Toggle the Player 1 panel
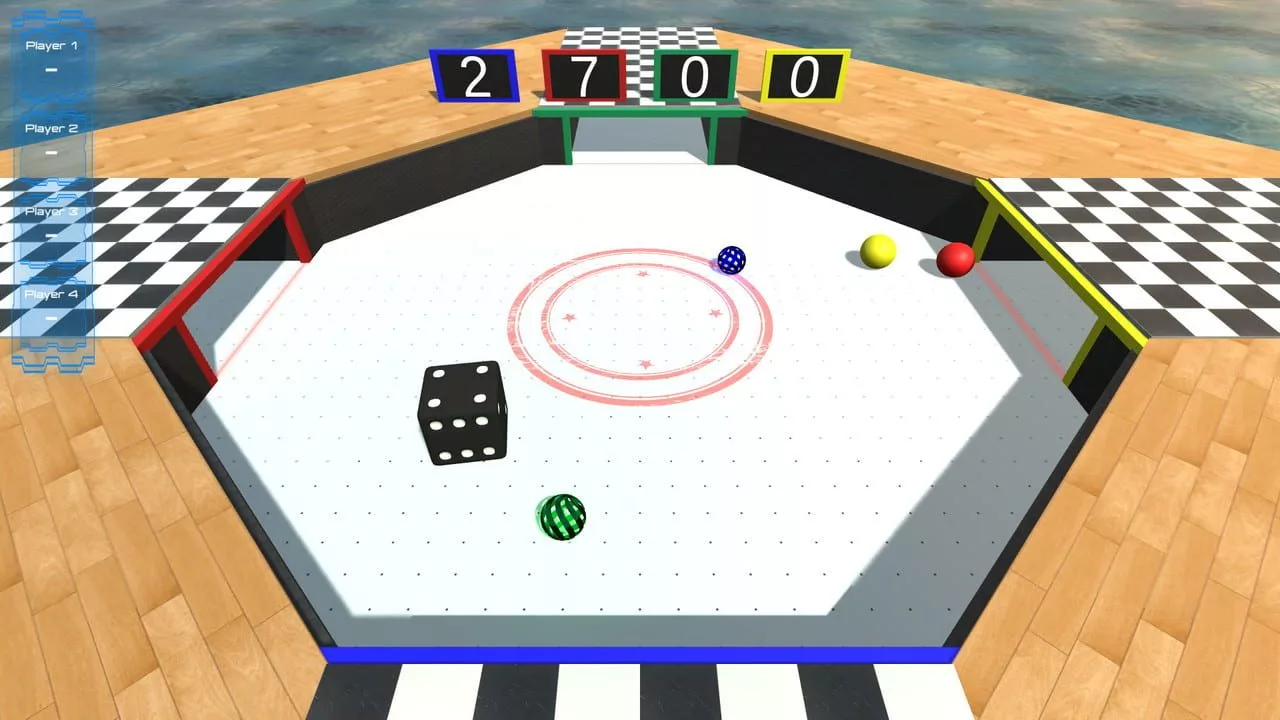The height and width of the screenshot is (720, 1280). coord(52,45)
